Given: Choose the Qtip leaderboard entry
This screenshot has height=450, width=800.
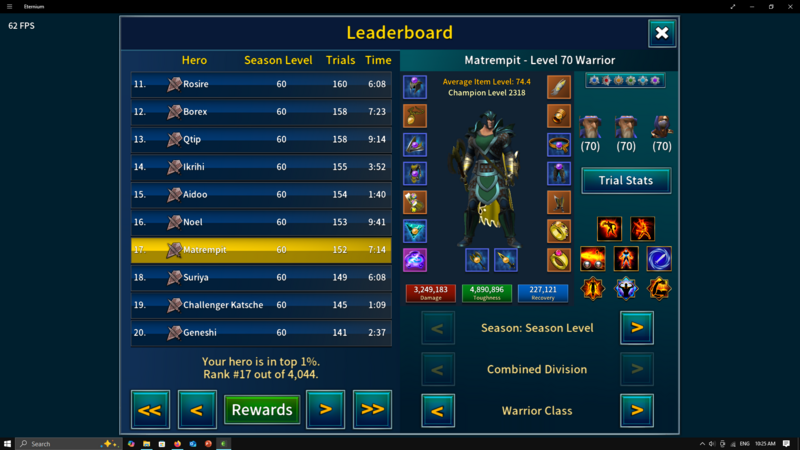Looking at the screenshot, I should pos(261,140).
